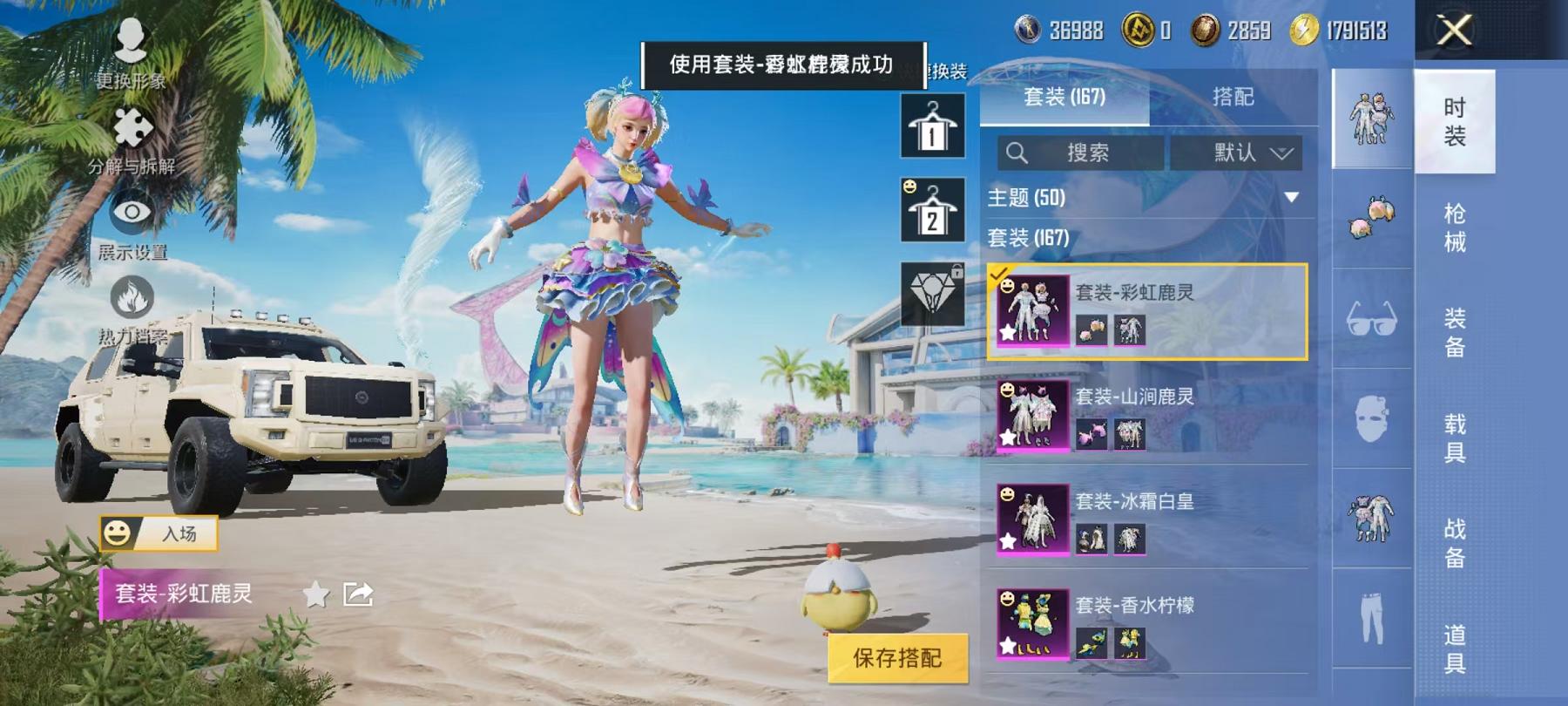Select wardrobe preset hanger 2
This screenshot has height=706, width=1568.
pos(931,207)
